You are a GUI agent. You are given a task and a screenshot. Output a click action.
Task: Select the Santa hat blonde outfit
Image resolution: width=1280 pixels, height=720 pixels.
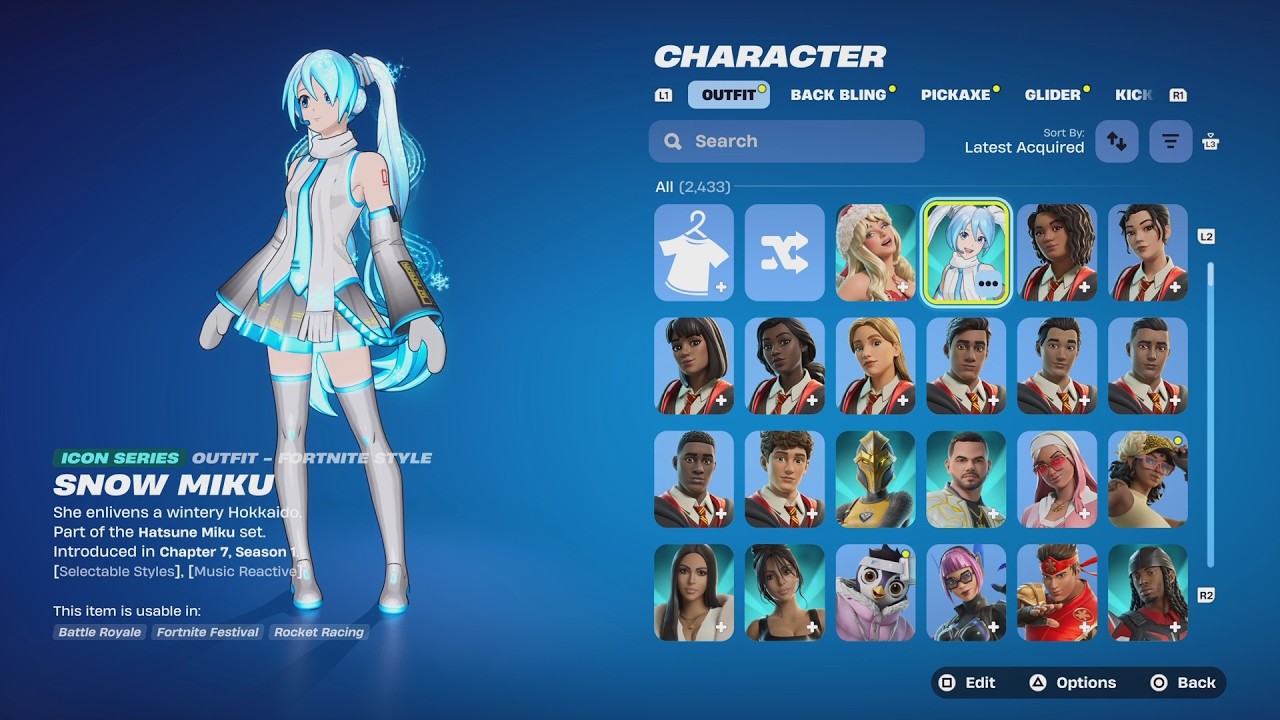(875, 252)
